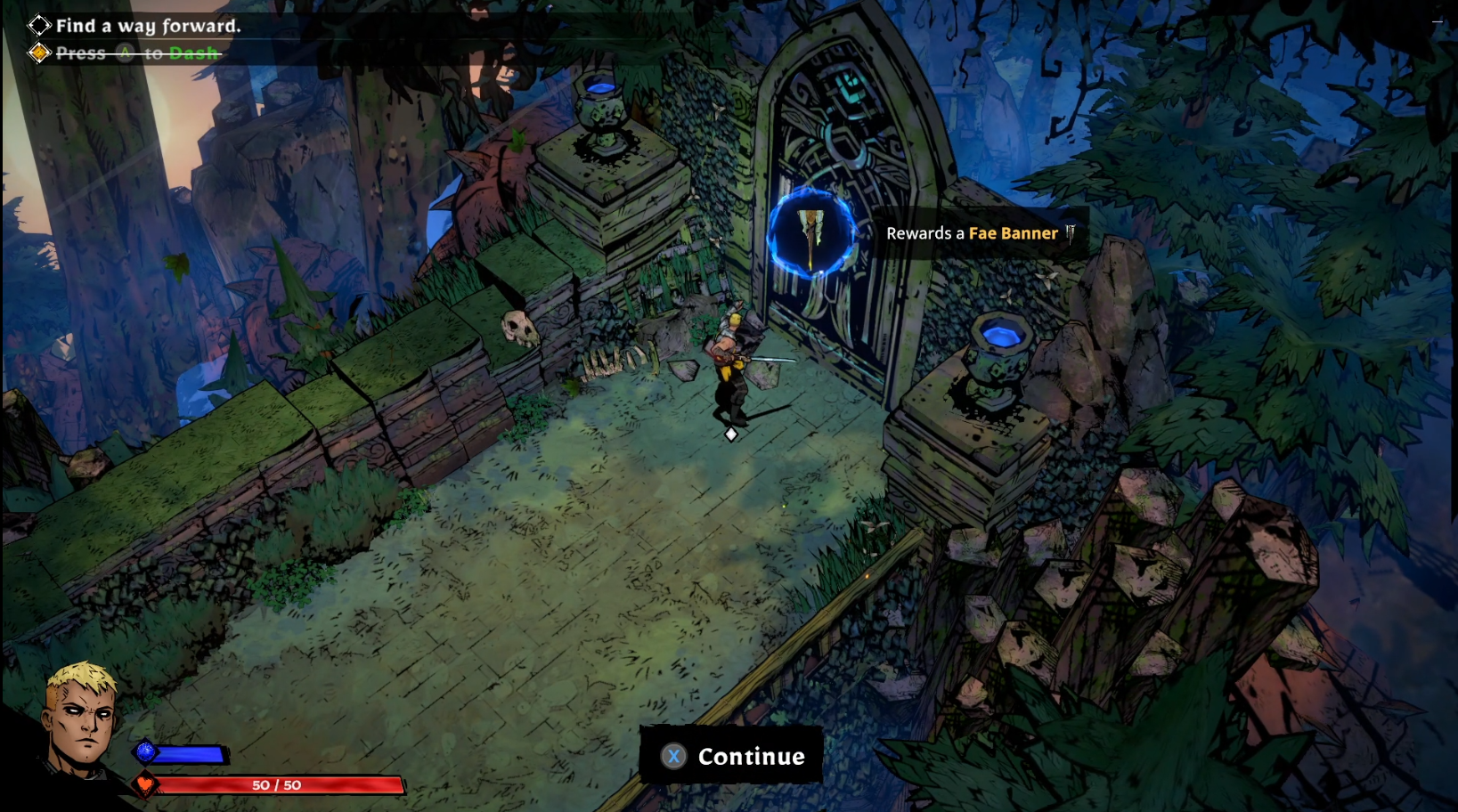1458x812 pixels.
Task: Click the Continue prompt button
Action: tap(731, 756)
